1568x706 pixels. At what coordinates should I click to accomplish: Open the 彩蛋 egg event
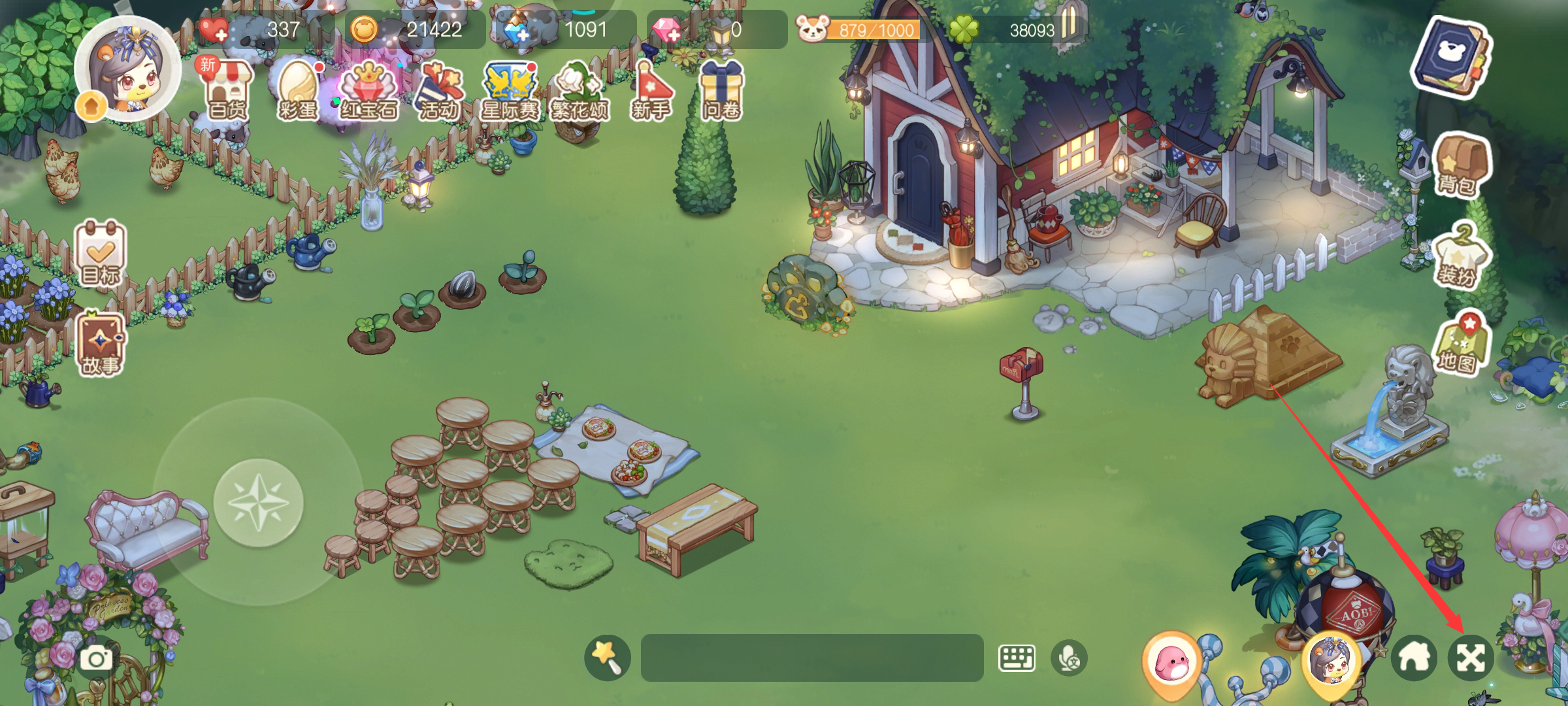298,92
